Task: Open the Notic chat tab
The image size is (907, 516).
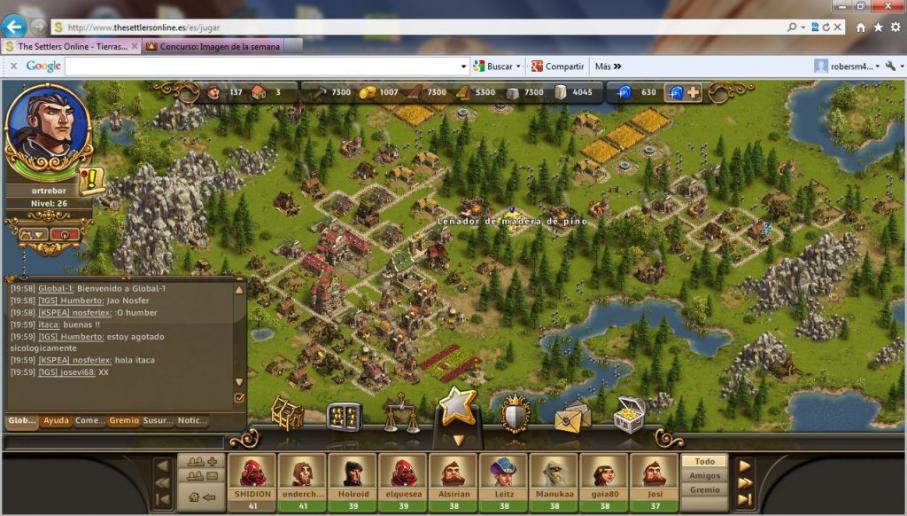Action: pyautogui.click(x=192, y=421)
